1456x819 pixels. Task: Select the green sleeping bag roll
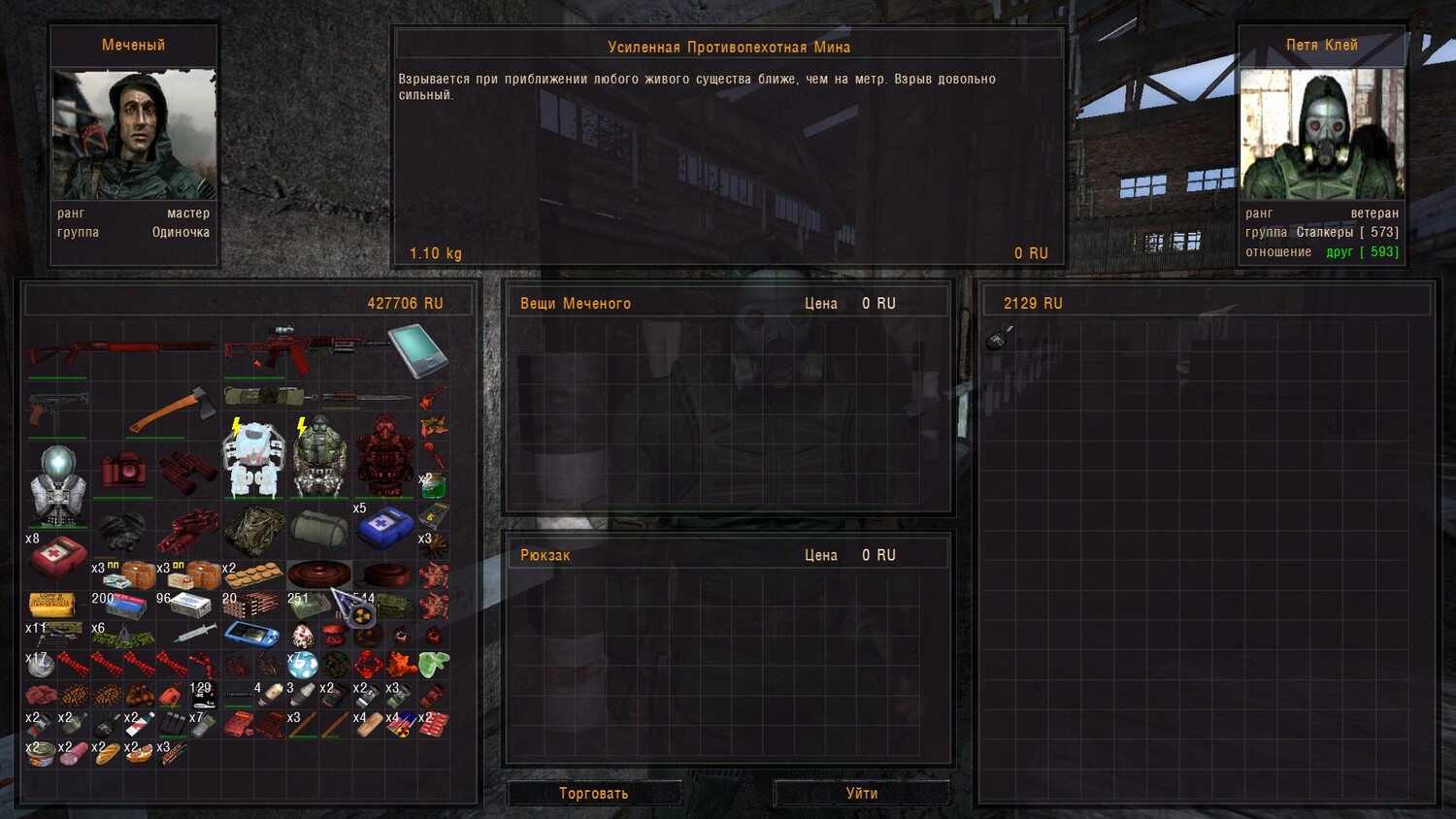[319, 529]
